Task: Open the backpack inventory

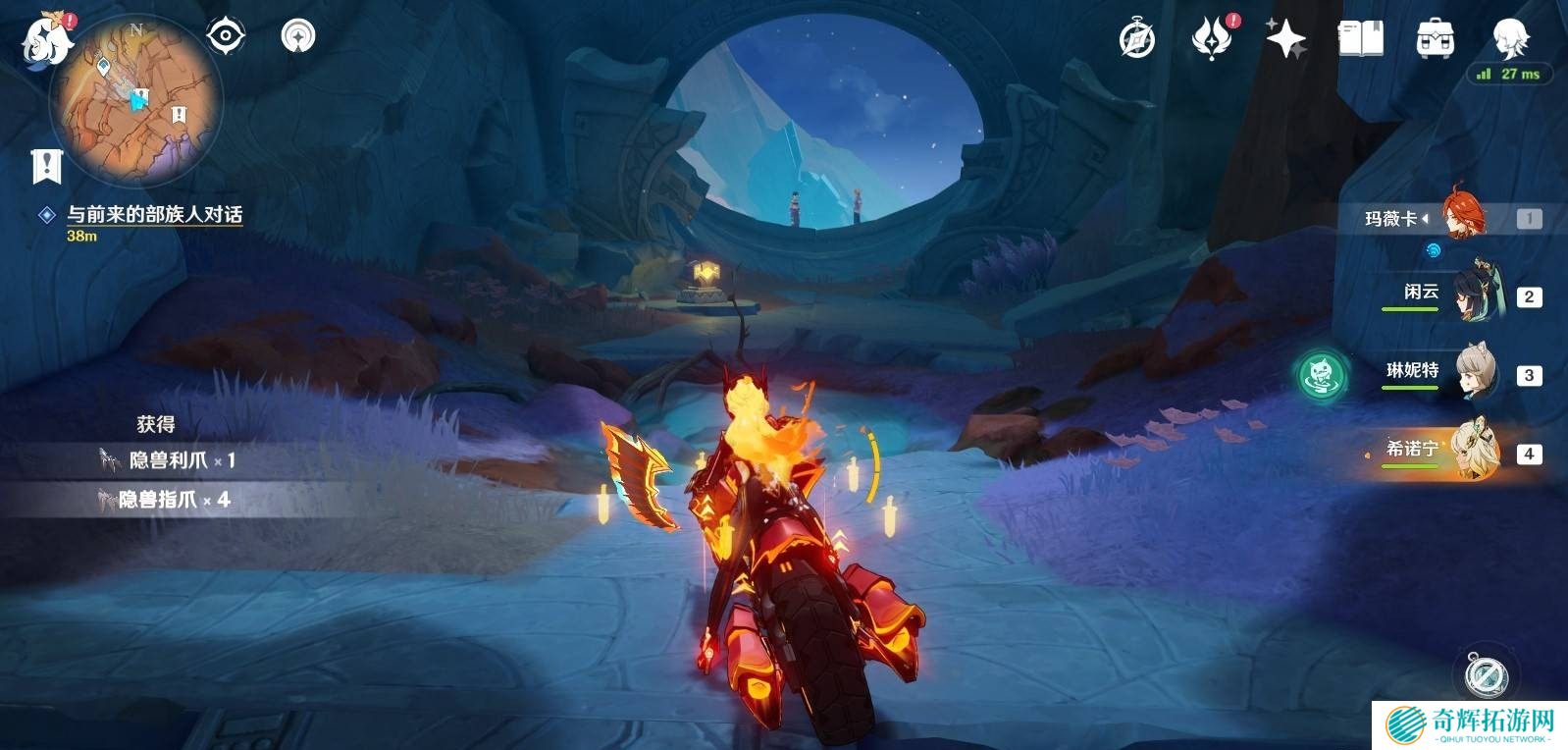Action: click(x=1435, y=39)
